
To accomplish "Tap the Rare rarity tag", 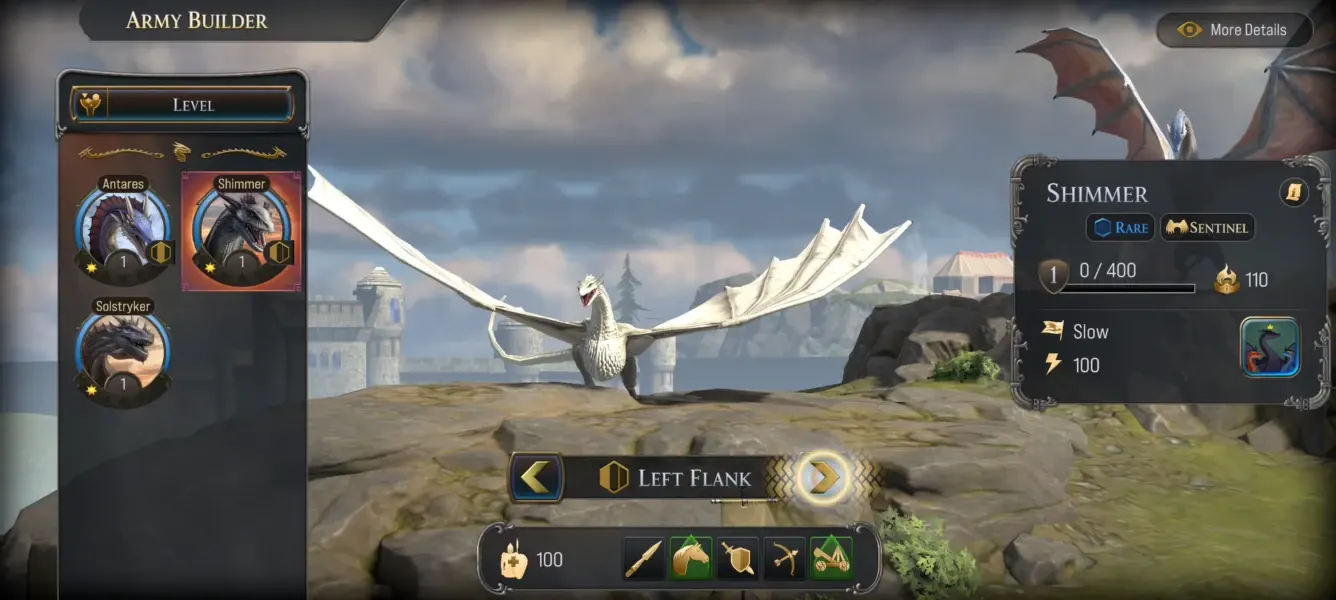I will click(1120, 228).
